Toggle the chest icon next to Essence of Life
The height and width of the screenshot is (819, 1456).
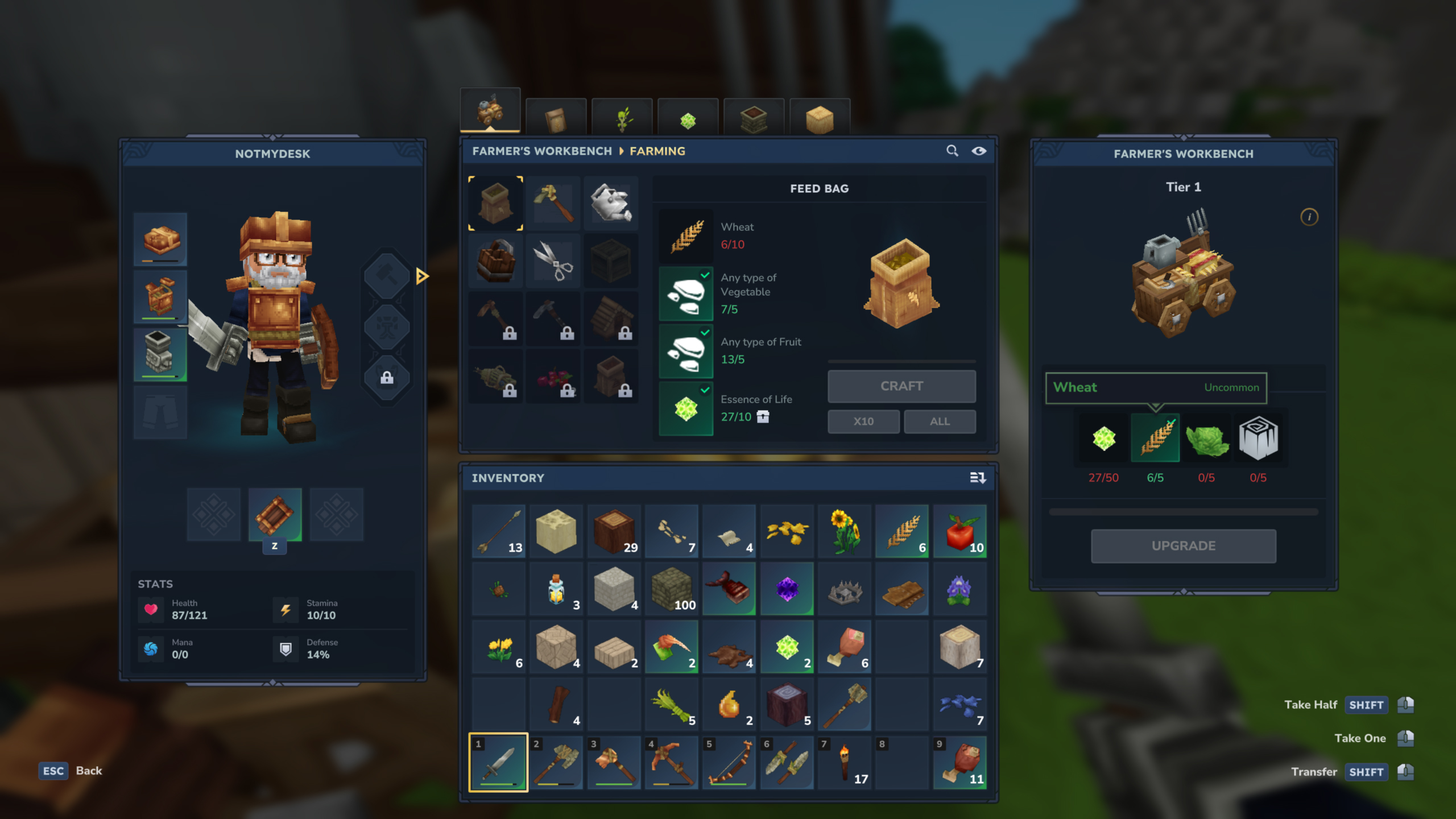[764, 417]
